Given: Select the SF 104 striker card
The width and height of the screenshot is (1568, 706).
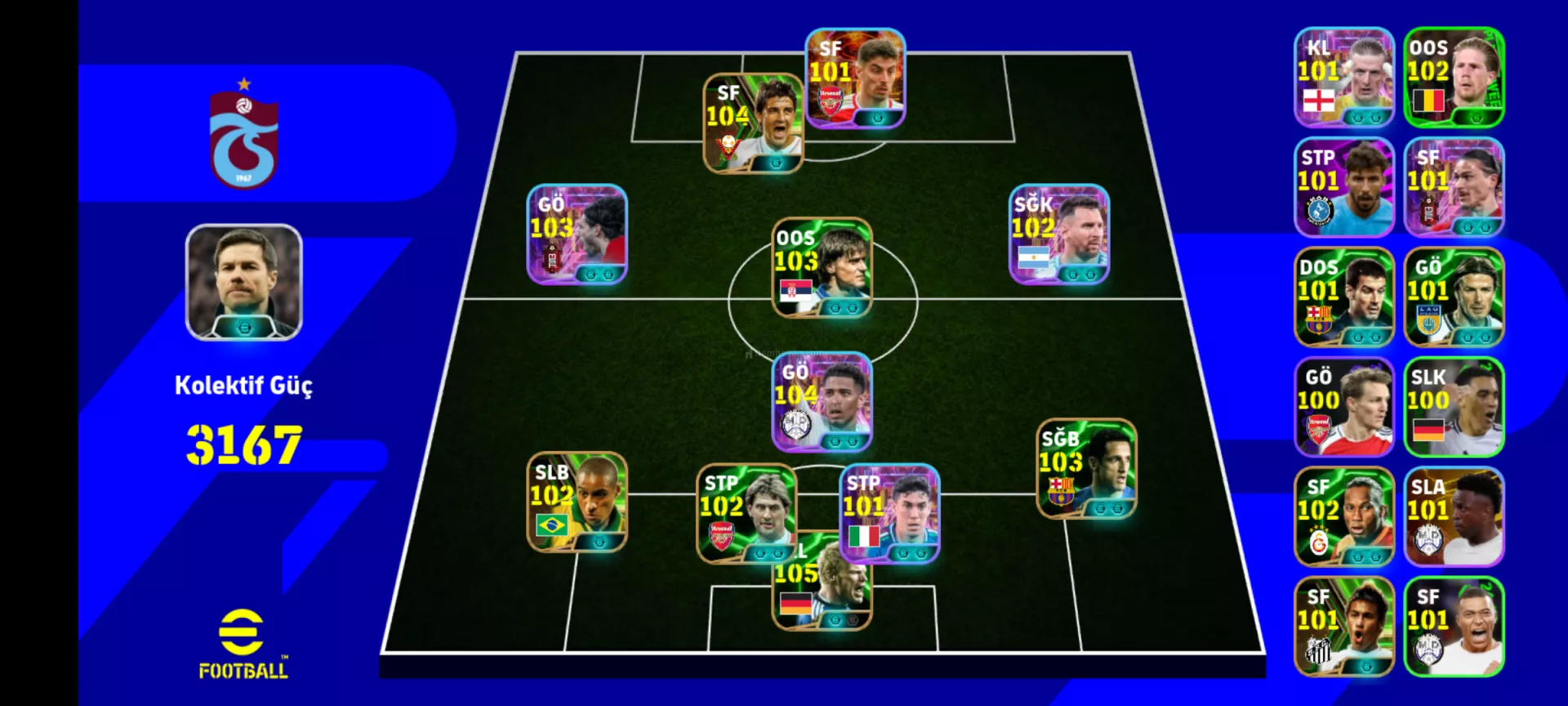Looking at the screenshot, I should click(752, 123).
